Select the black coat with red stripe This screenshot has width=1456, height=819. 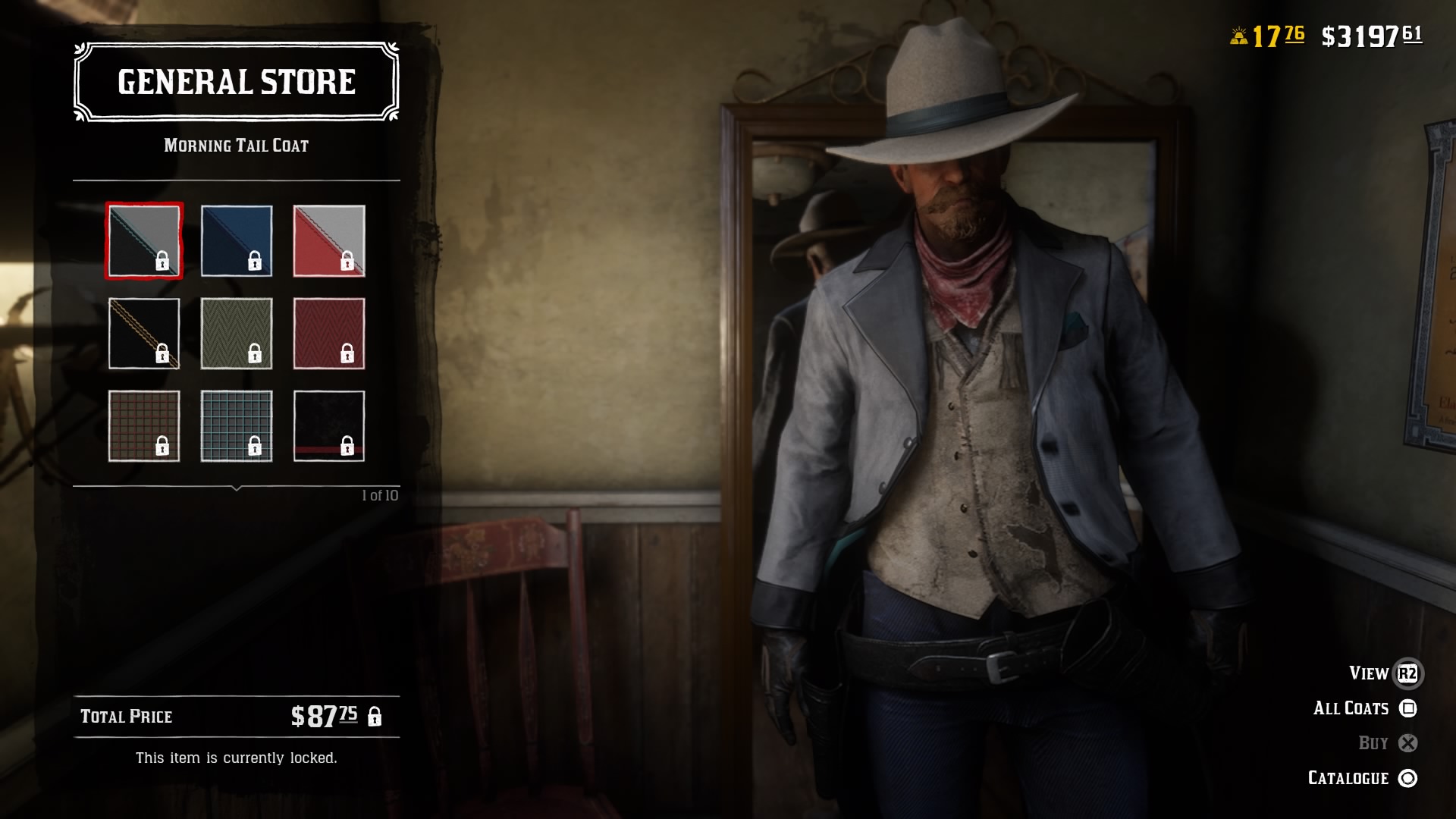329,426
